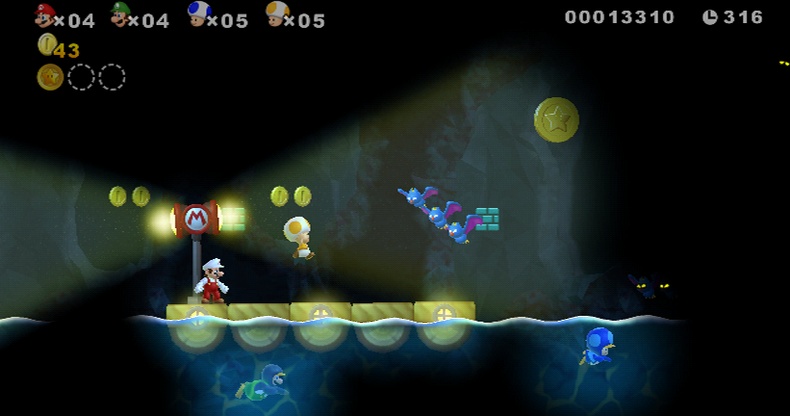Select the collected star coin indicator
This screenshot has height=416, width=790.
50,77
